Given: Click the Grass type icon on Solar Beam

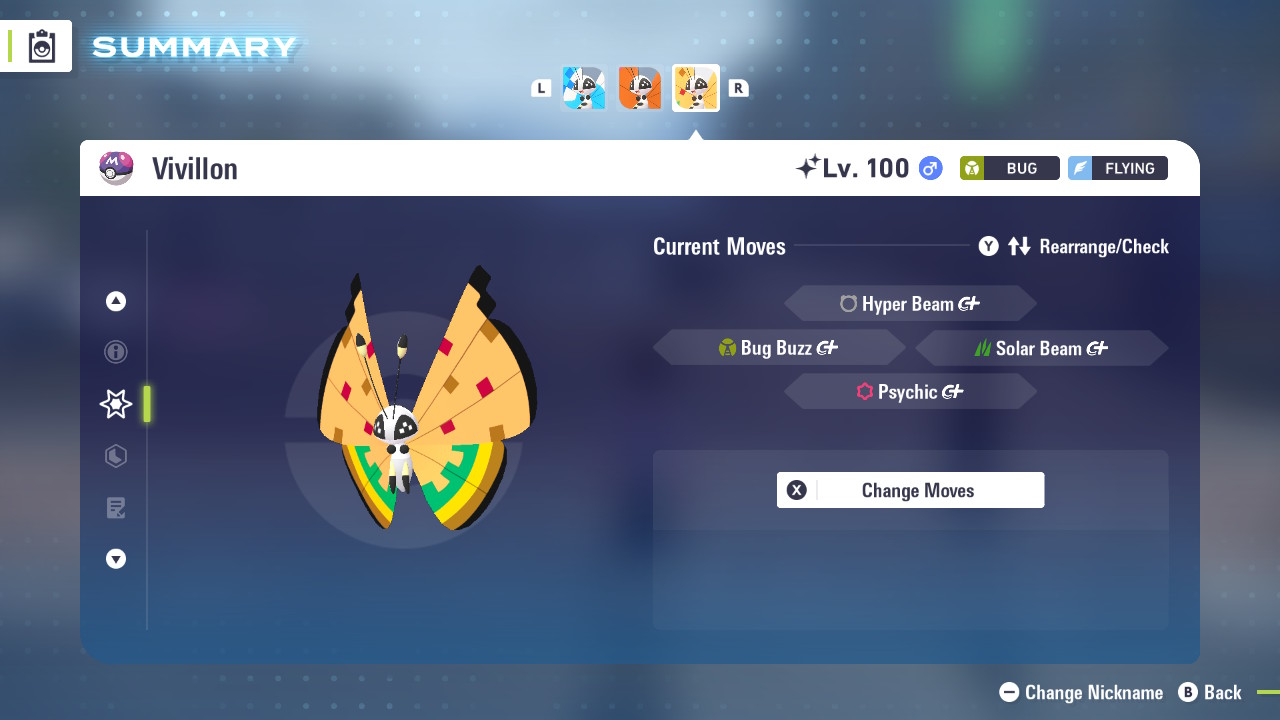Looking at the screenshot, I should [984, 348].
